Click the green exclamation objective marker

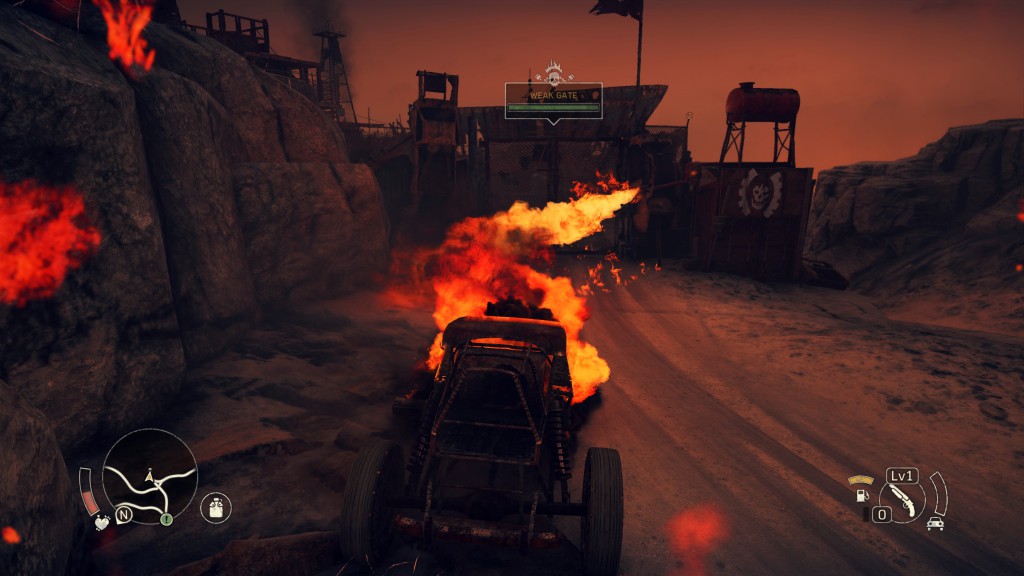pyautogui.click(x=166, y=519)
